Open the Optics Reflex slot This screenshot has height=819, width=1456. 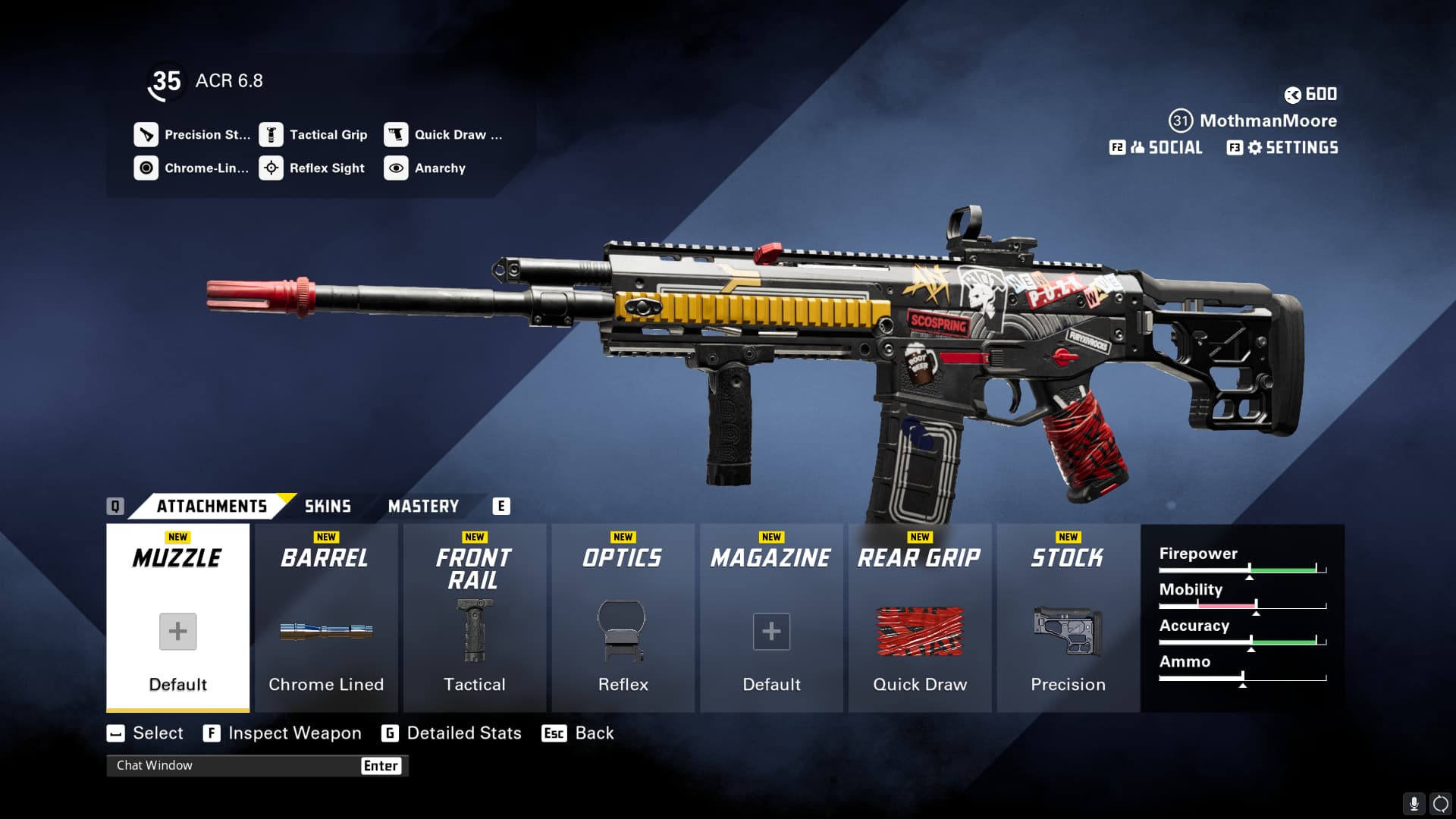coord(623,618)
